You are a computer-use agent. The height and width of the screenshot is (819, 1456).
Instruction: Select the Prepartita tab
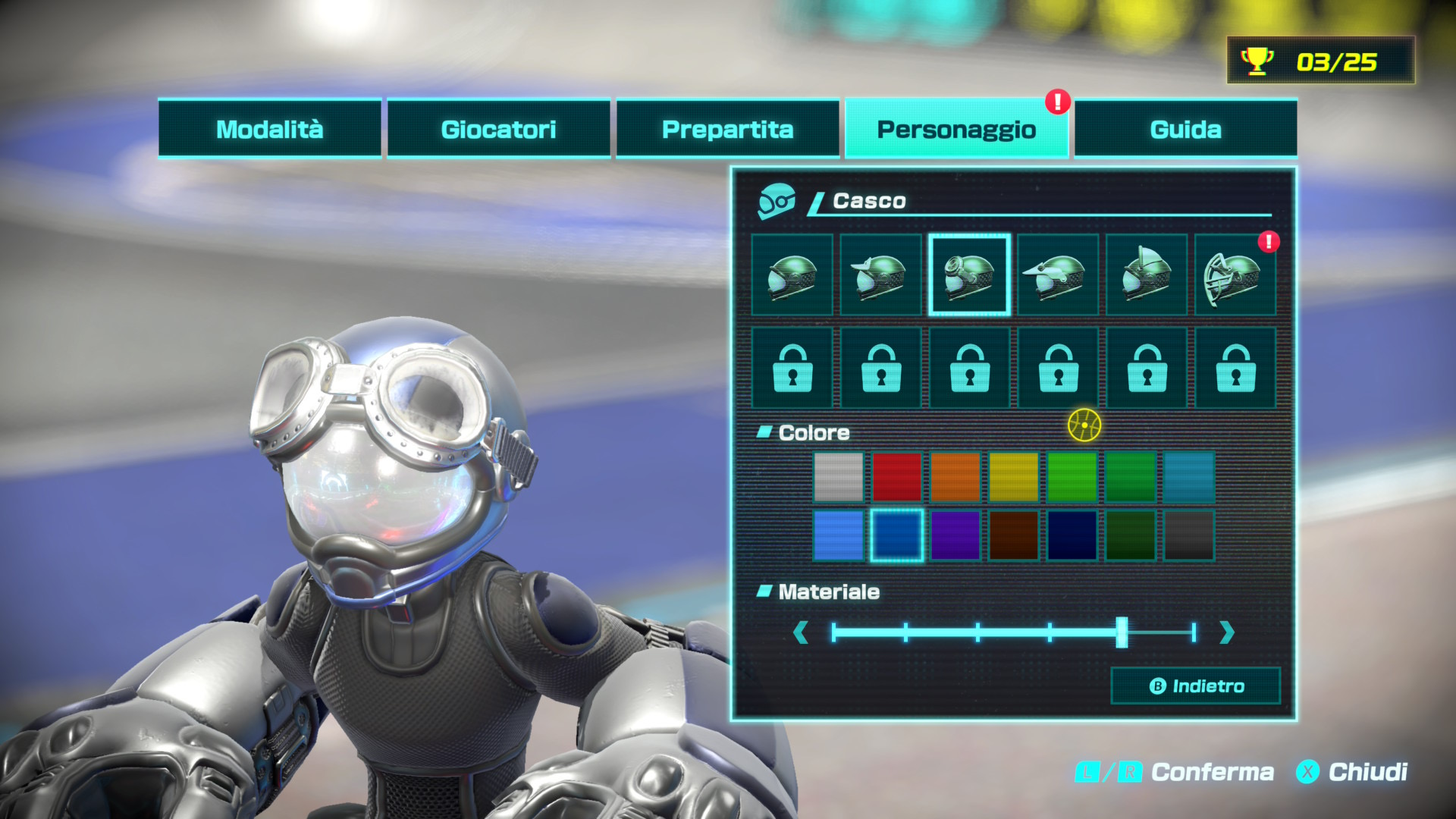click(x=727, y=129)
